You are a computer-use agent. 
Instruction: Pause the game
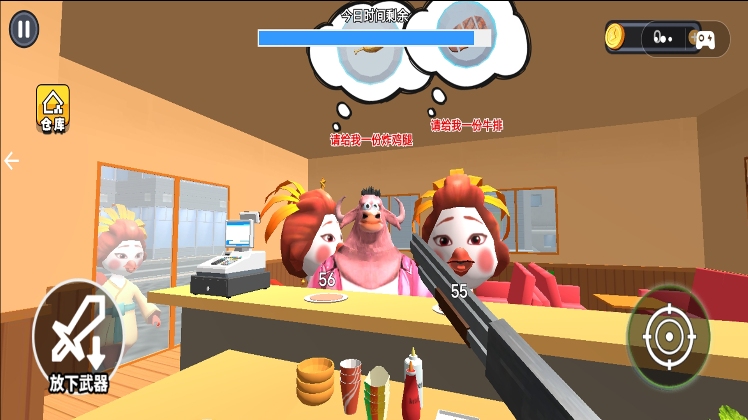[x=24, y=28]
